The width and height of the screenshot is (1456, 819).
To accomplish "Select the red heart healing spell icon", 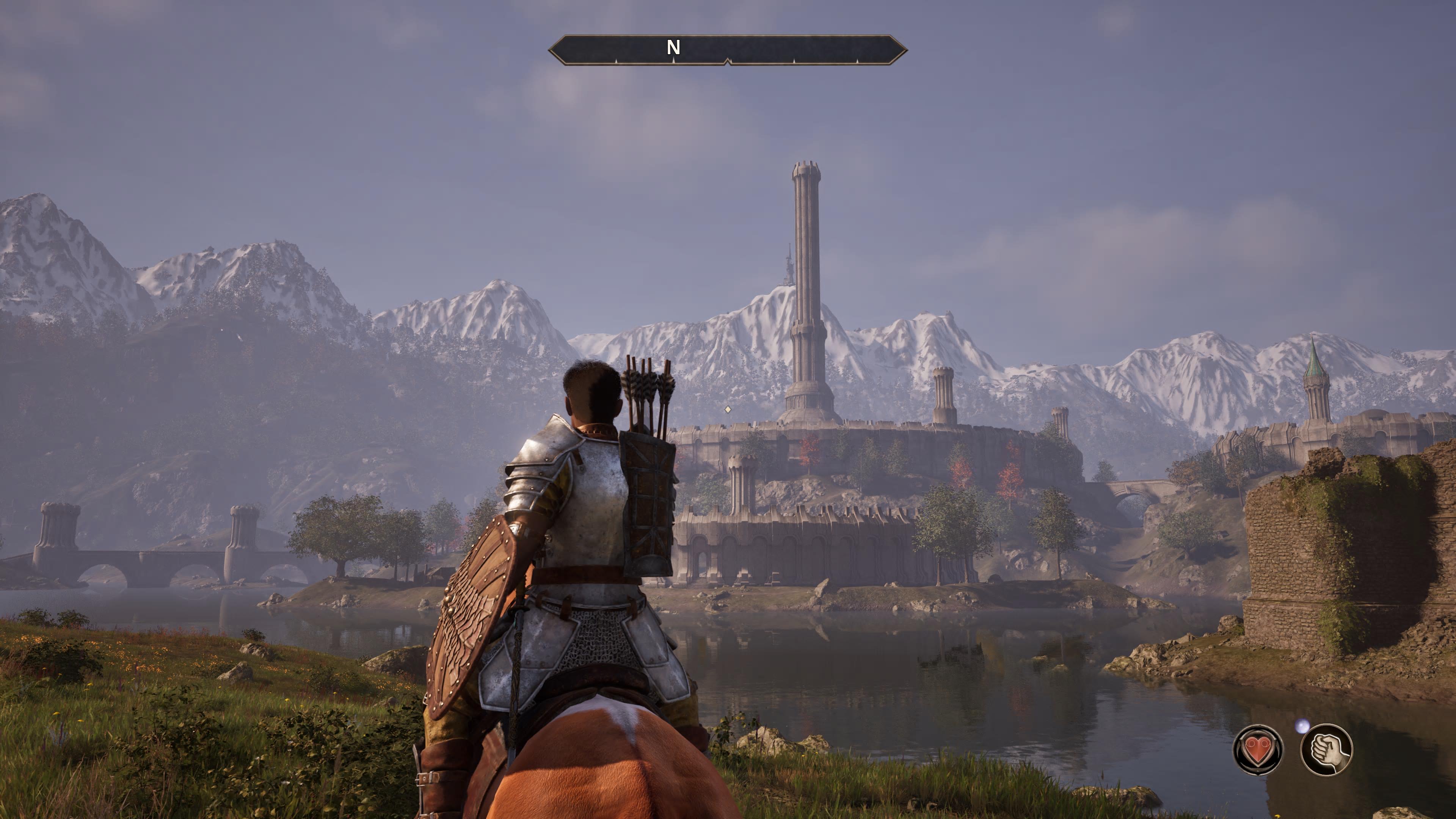I will click(1258, 750).
